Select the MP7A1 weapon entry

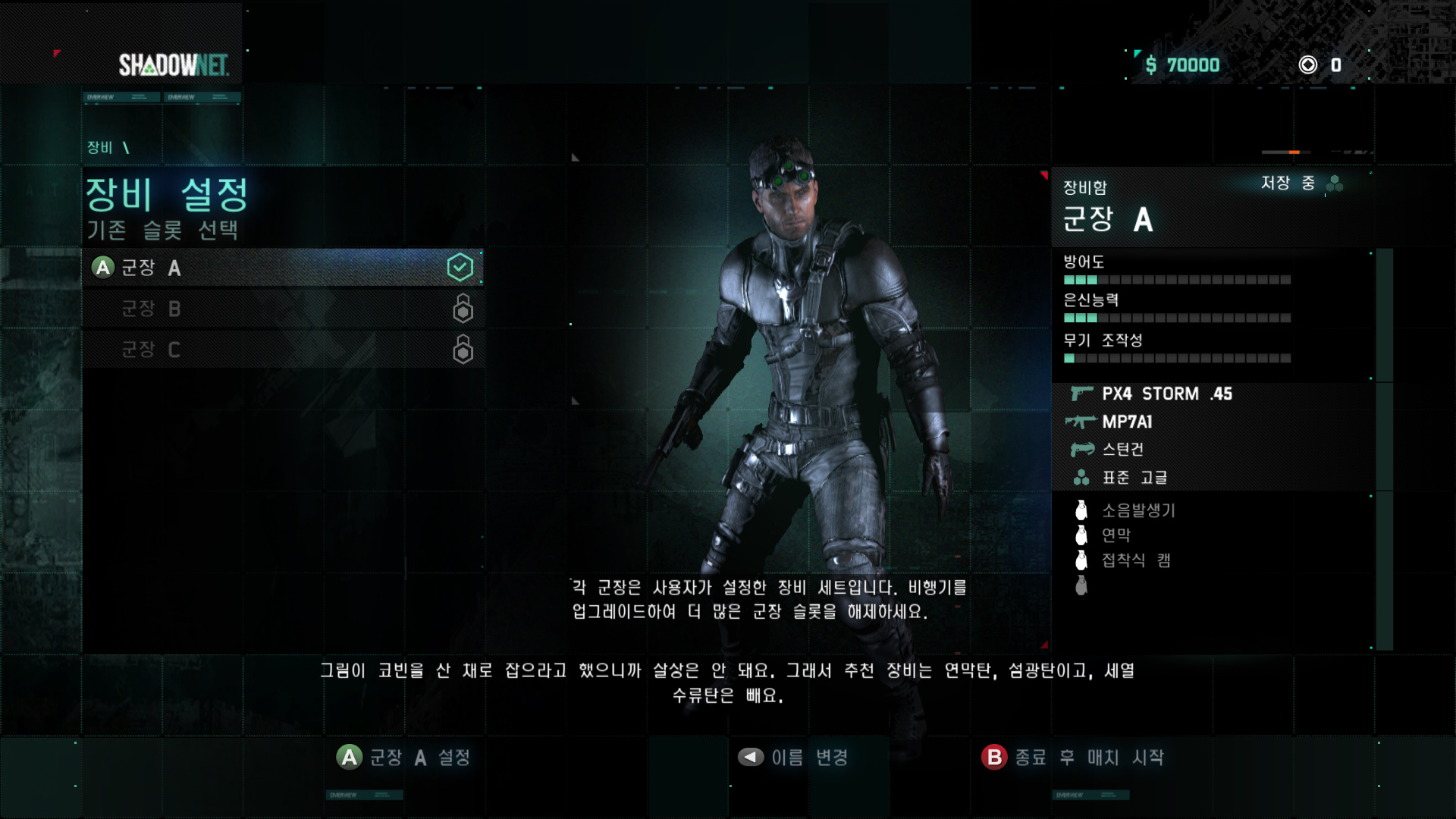pyautogui.click(x=1127, y=422)
